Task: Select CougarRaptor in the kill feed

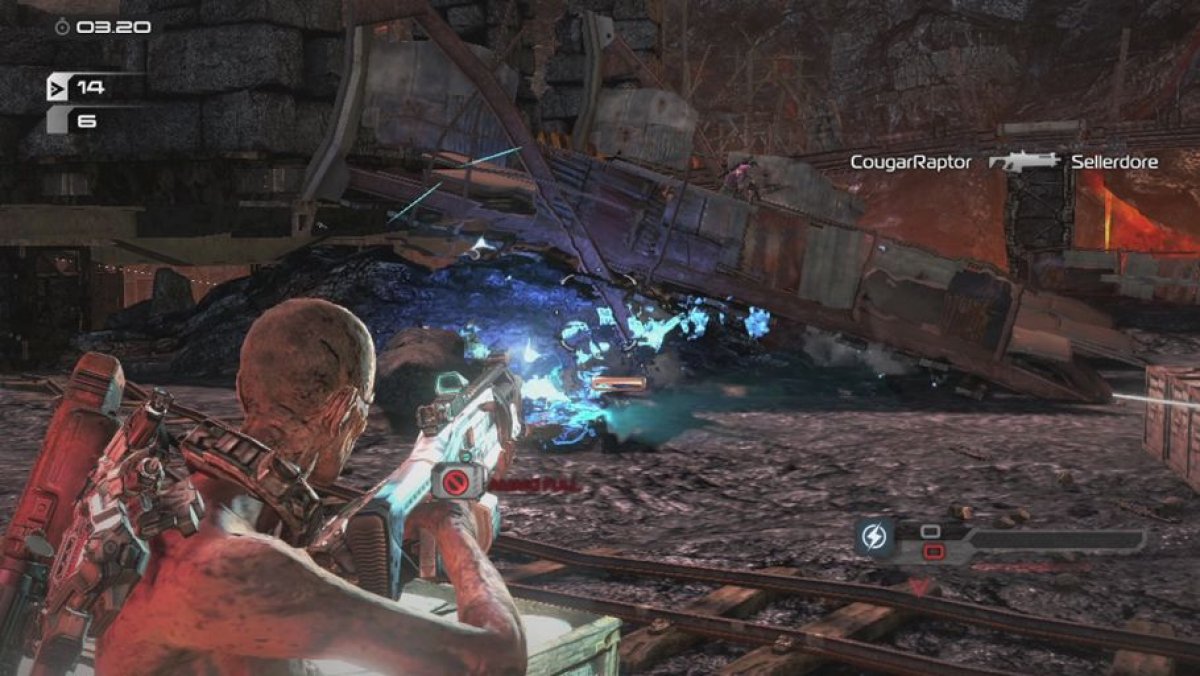Action: click(910, 162)
